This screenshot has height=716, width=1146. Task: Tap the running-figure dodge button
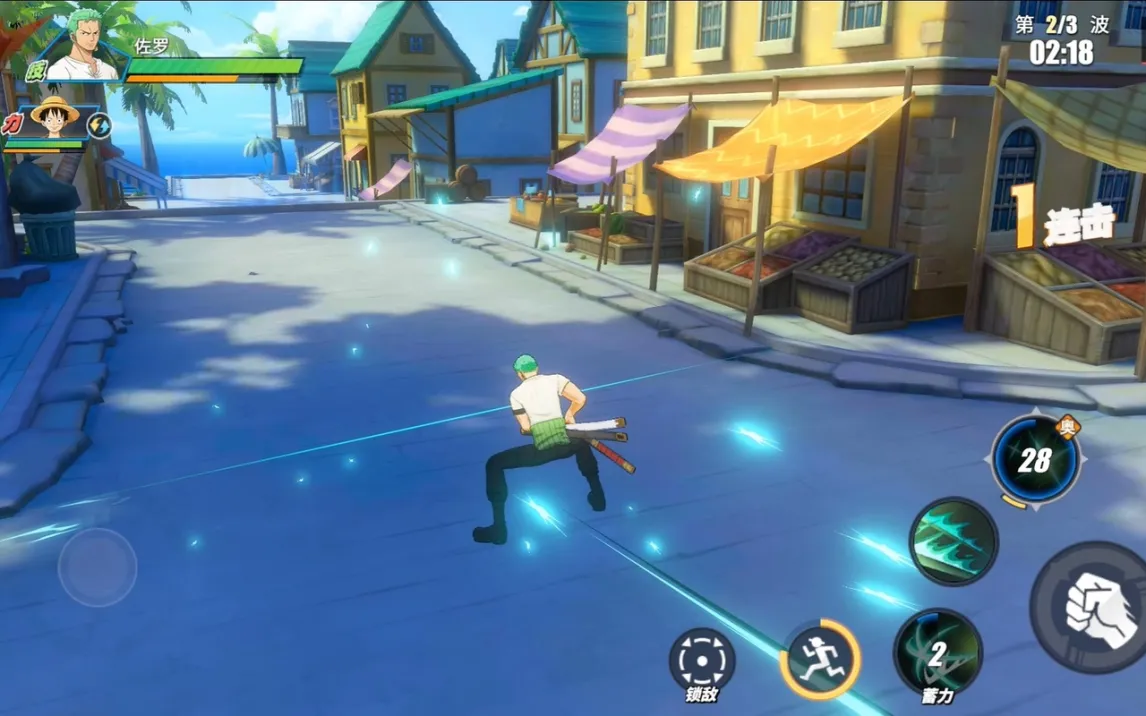pos(819,659)
